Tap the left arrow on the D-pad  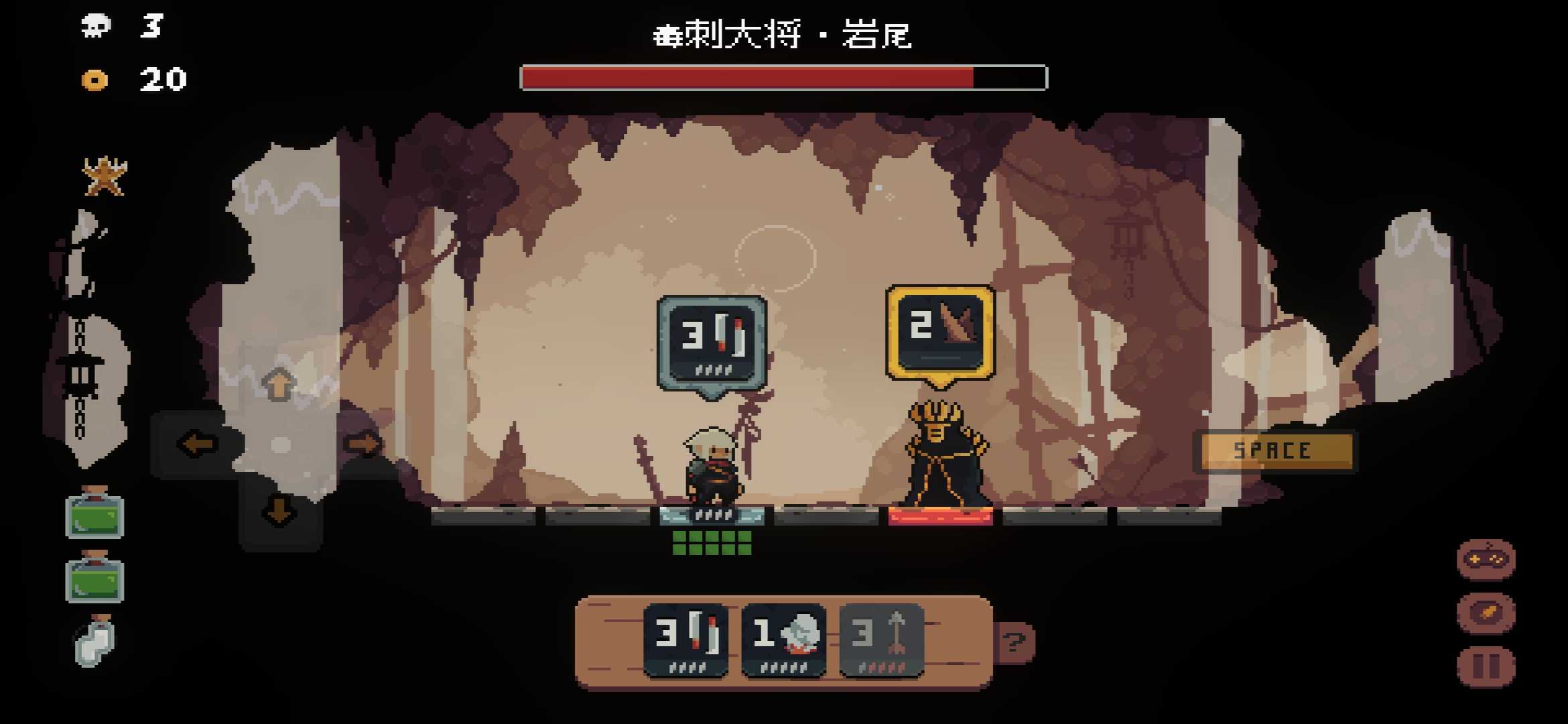coord(198,444)
